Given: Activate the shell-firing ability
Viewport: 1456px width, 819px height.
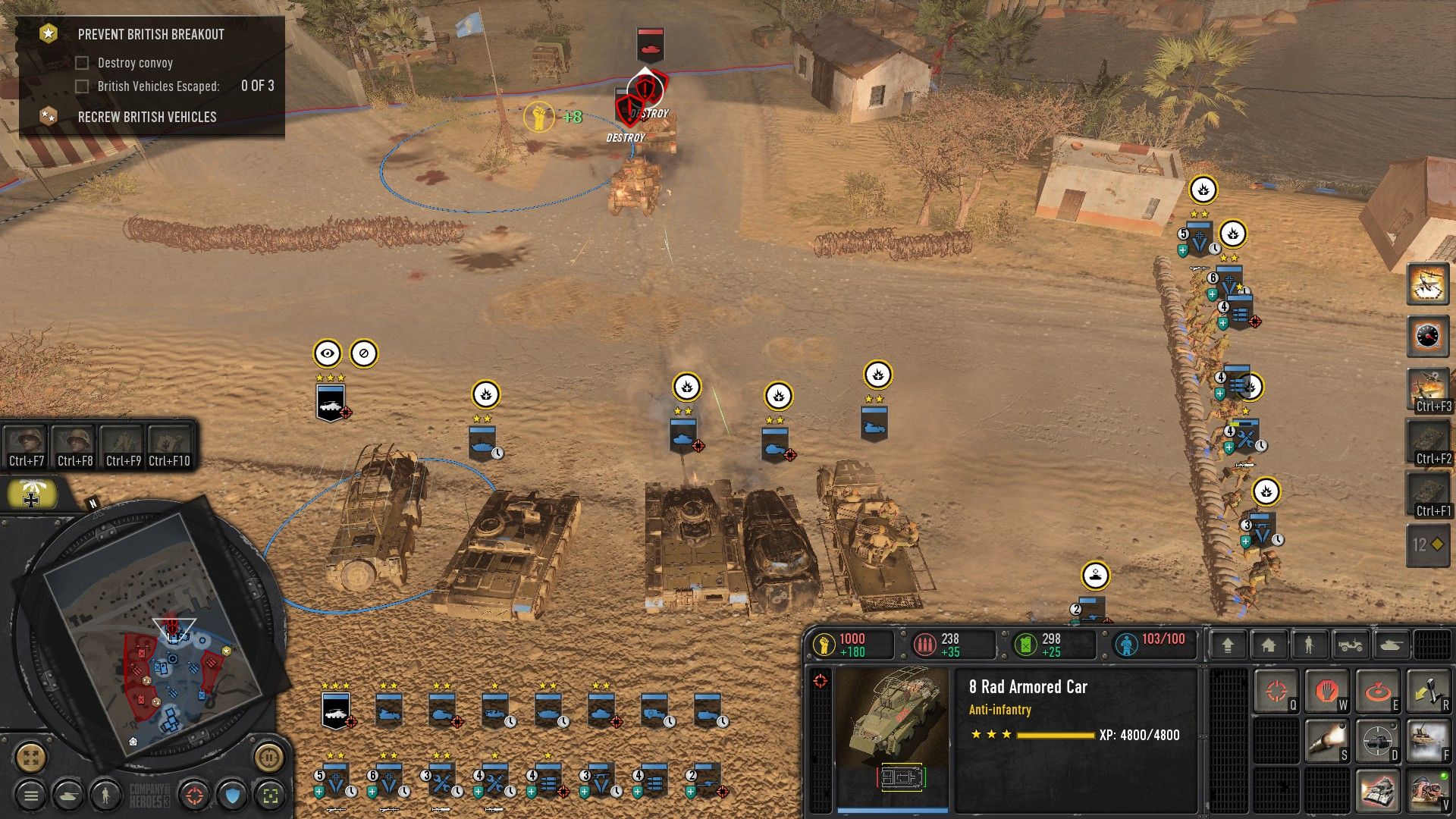Looking at the screenshot, I should click(x=1326, y=741).
